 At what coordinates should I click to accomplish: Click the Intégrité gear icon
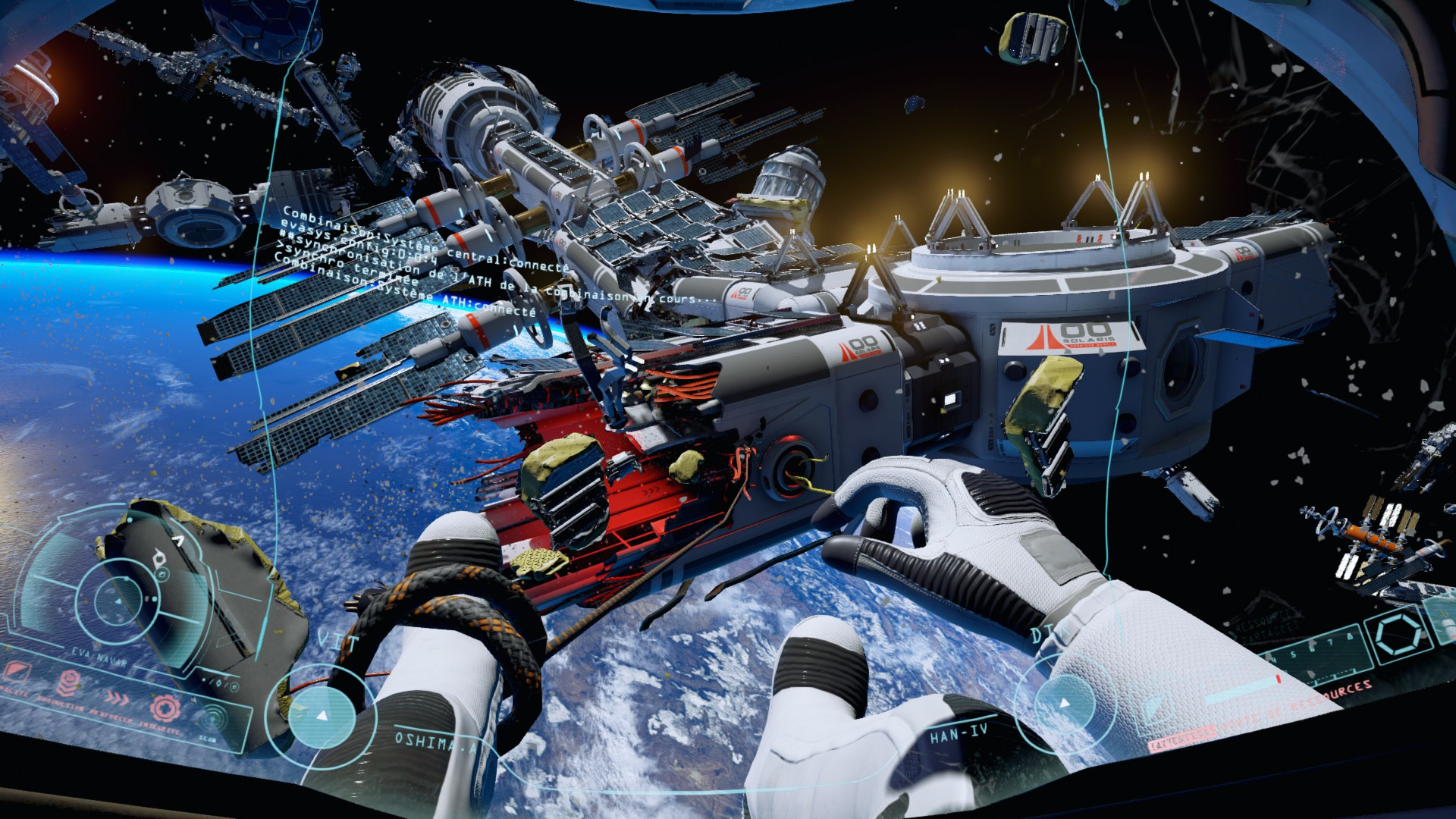coord(167,709)
